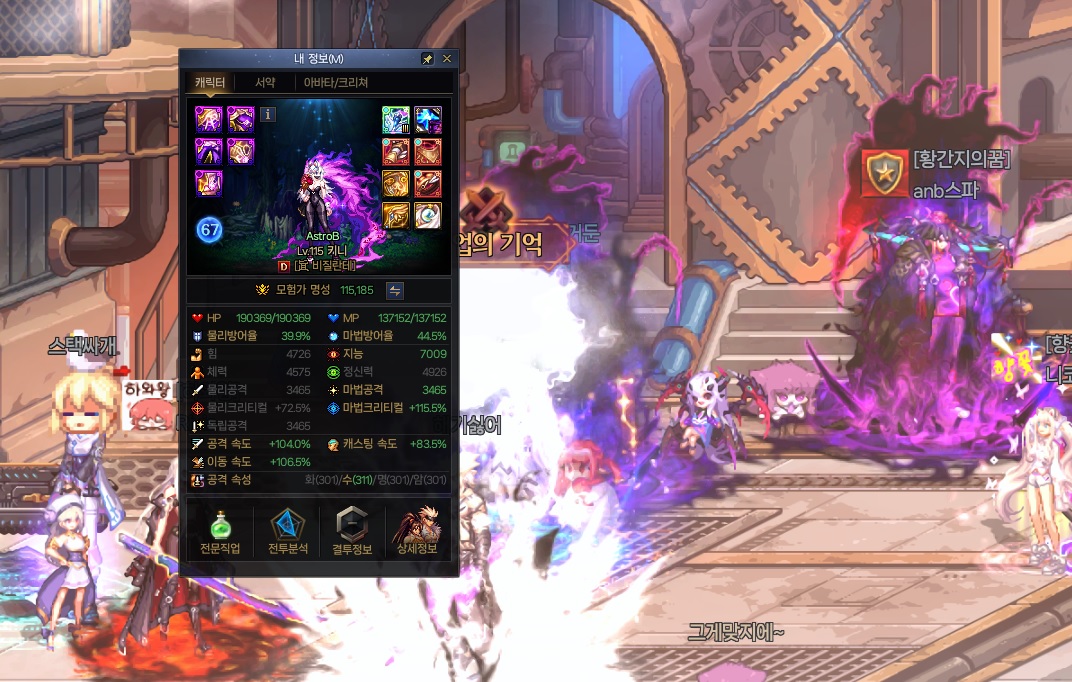Open 전문직업 with the green potion
The image size is (1072, 682).
(219, 532)
